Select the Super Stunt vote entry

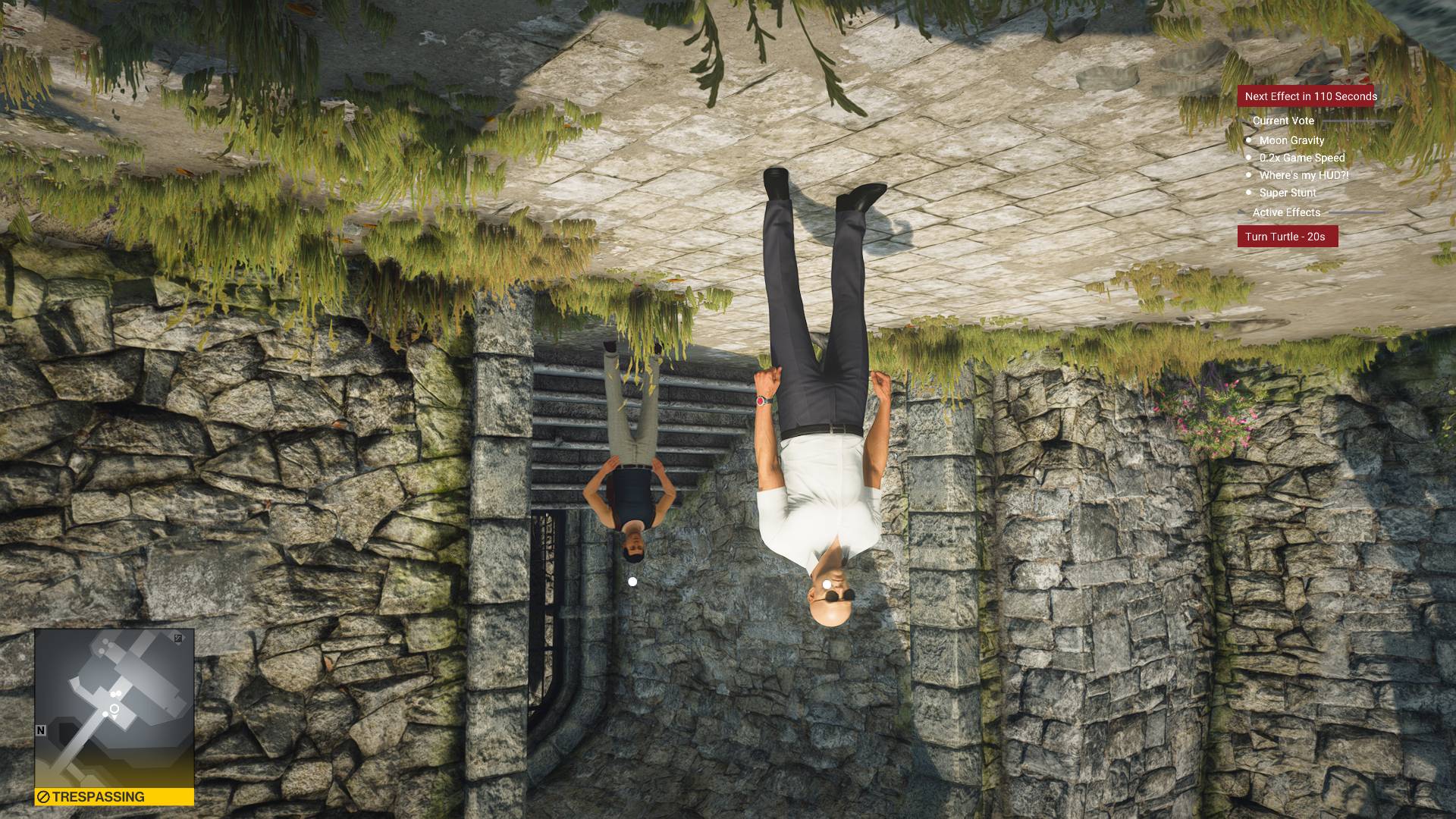1288,193
